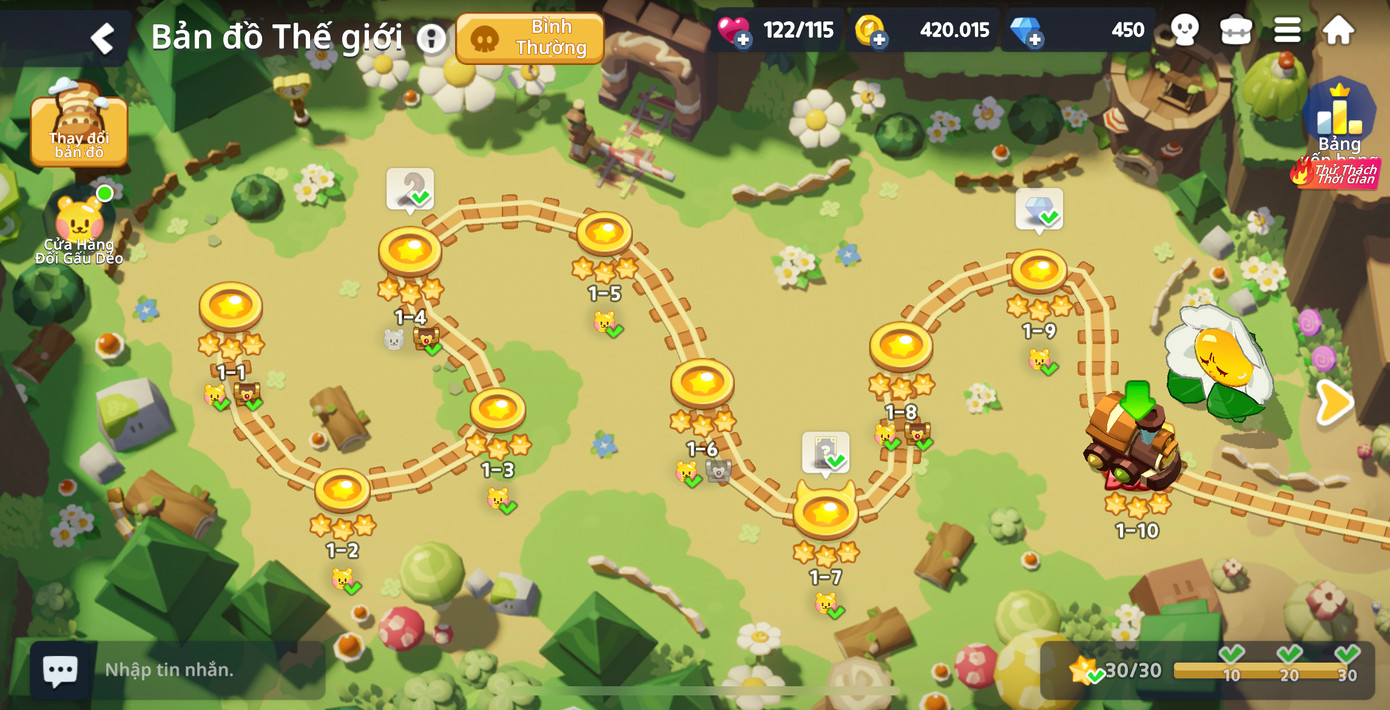Open the briefcase inventory icon
The width and height of the screenshot is (1390, 710).
coord(1236,30)
